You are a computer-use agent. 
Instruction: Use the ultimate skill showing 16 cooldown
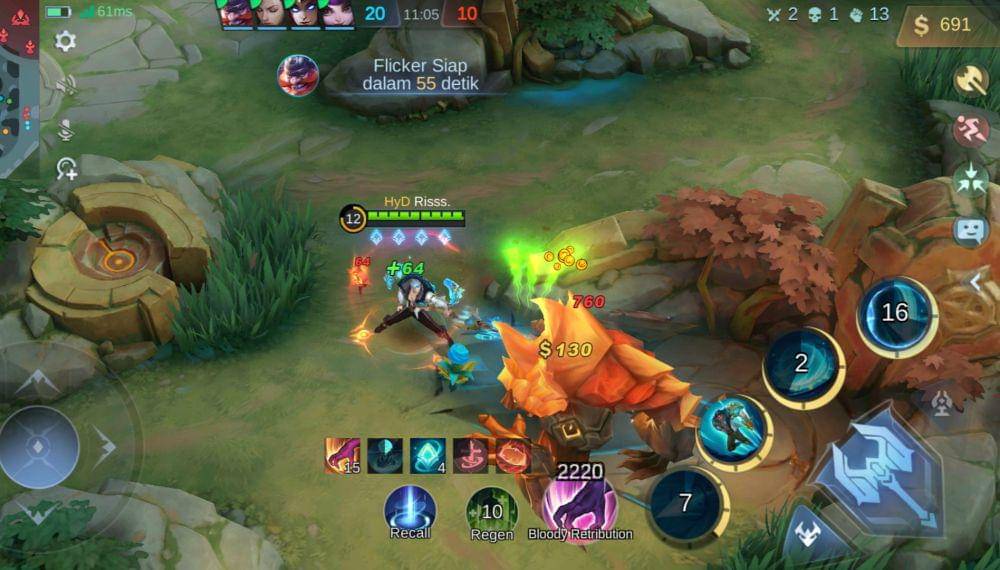pyautogui.click(x=895, y=313)
